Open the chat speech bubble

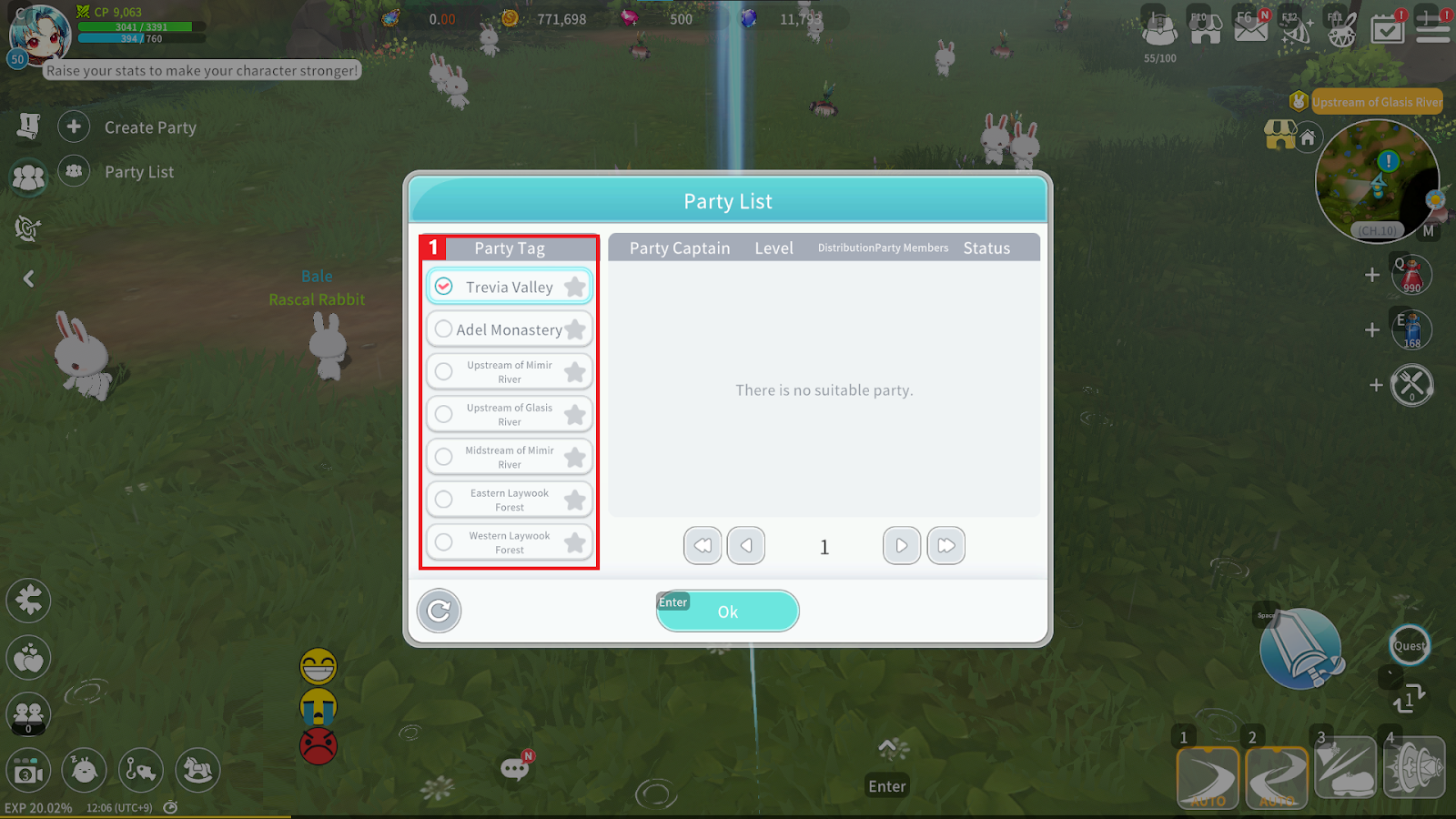[515, 769]
